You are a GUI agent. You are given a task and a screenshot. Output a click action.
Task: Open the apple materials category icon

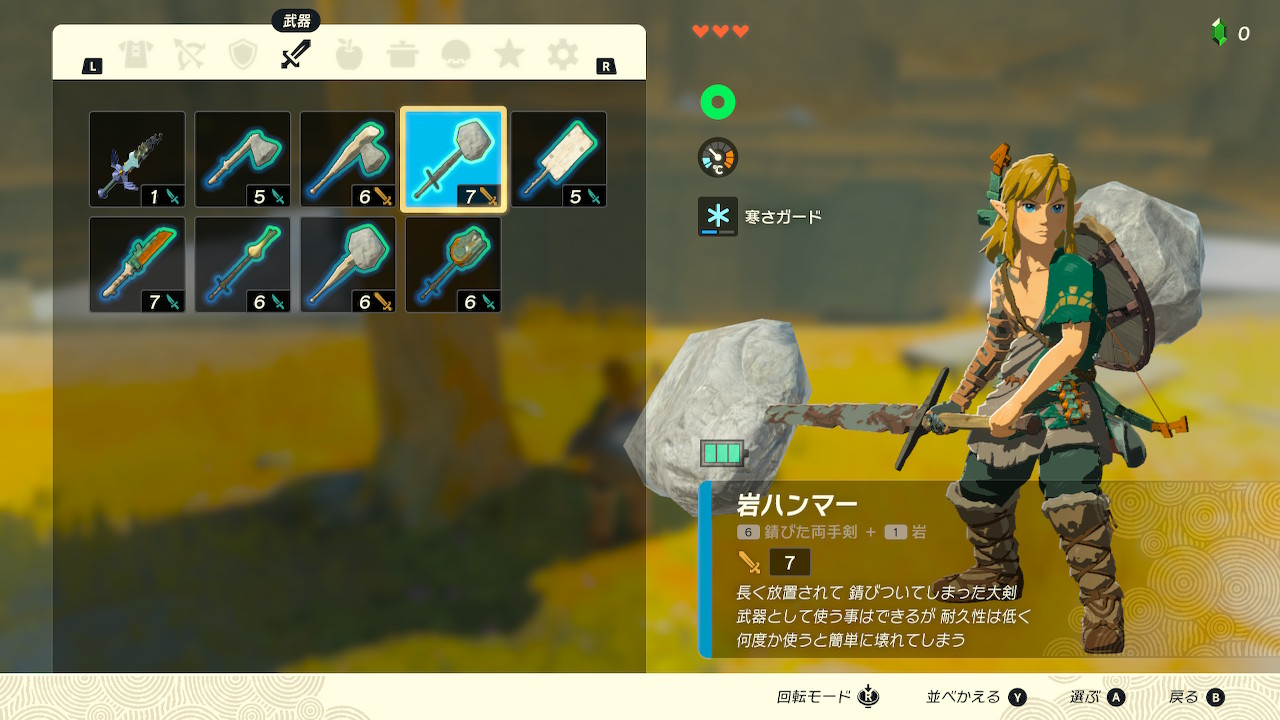[348, 57]
